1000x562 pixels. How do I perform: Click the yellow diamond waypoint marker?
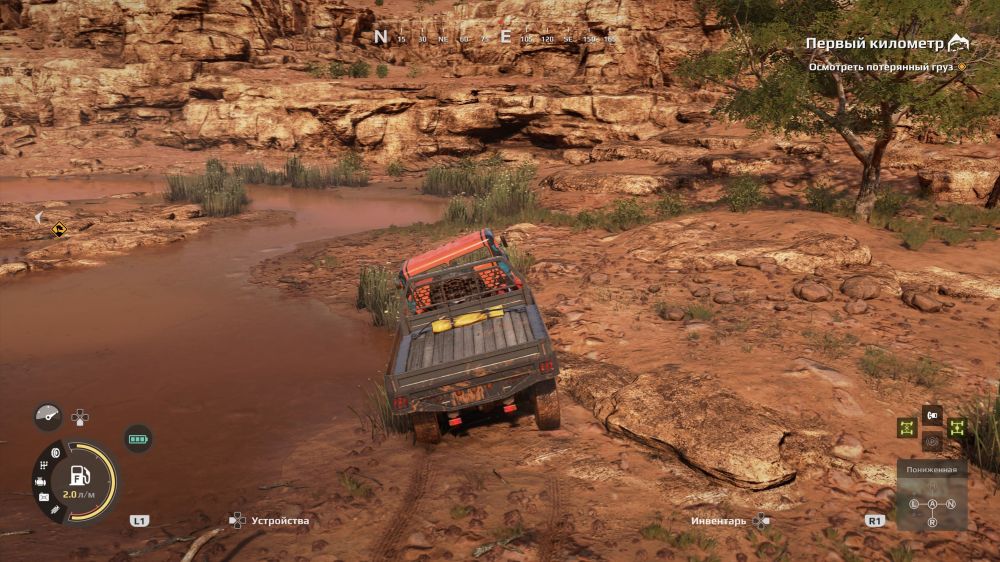tap(59, 229)
